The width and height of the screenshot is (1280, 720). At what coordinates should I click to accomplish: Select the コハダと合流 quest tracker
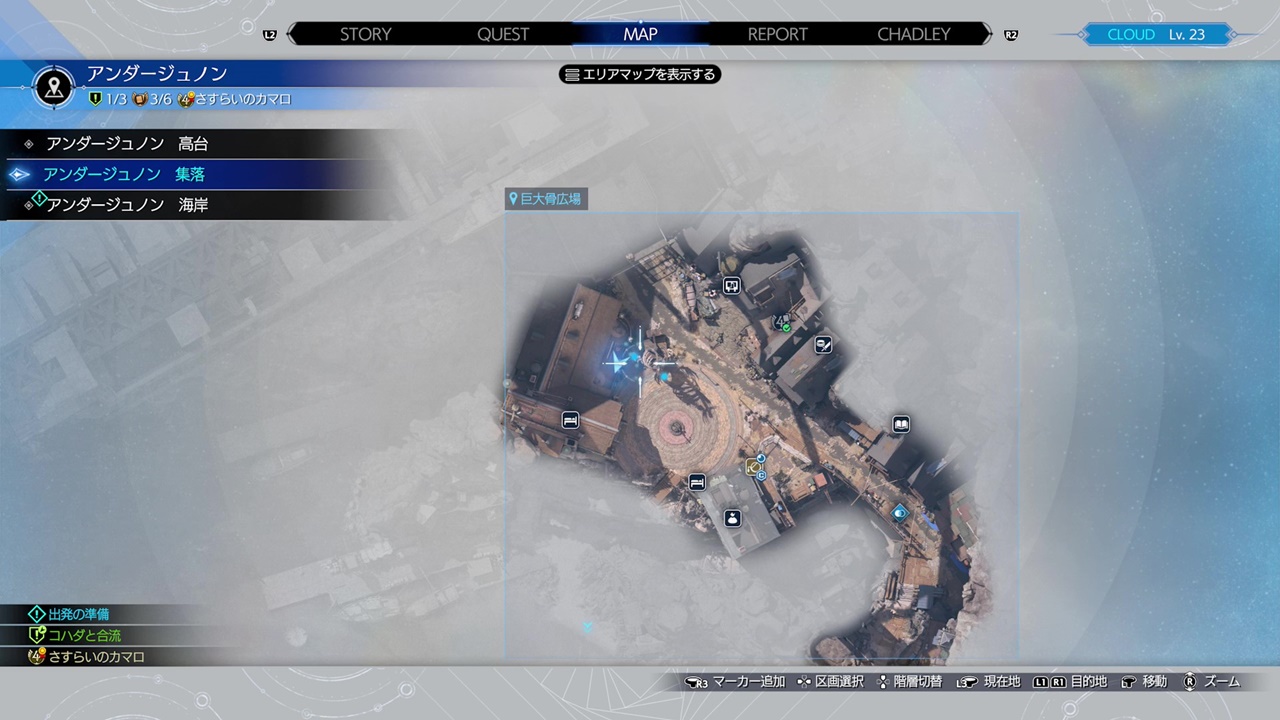(84, 635)
